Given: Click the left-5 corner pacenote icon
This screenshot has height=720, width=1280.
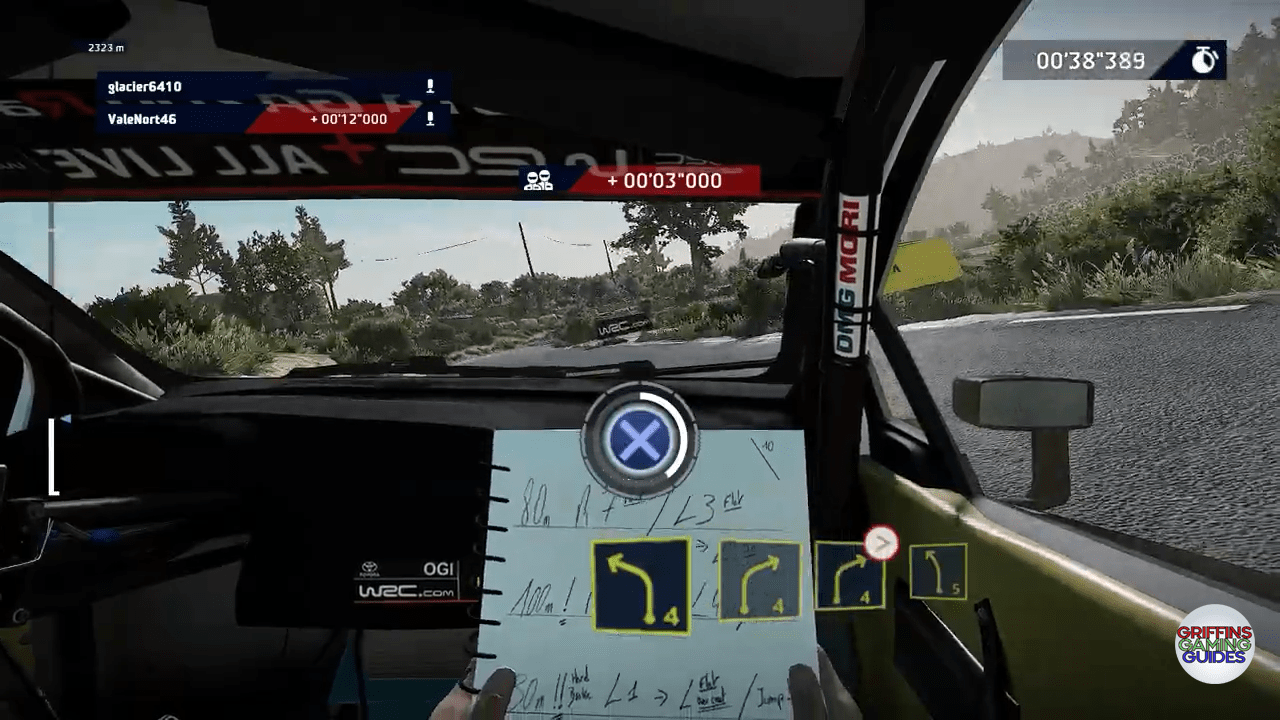Looking at the screenshot, I should tap(938, 572).
